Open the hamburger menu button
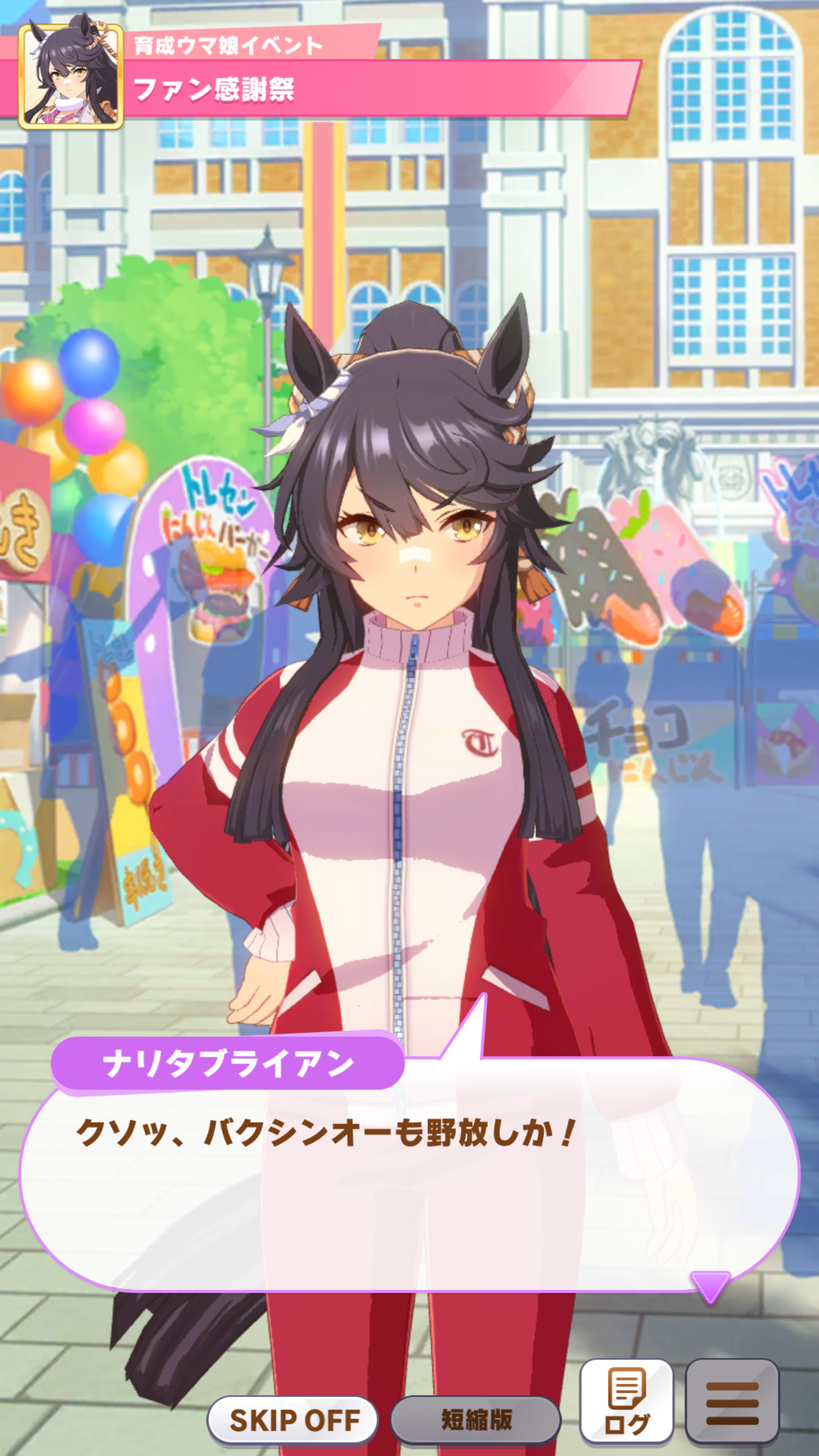 [x=732, y=1401]
